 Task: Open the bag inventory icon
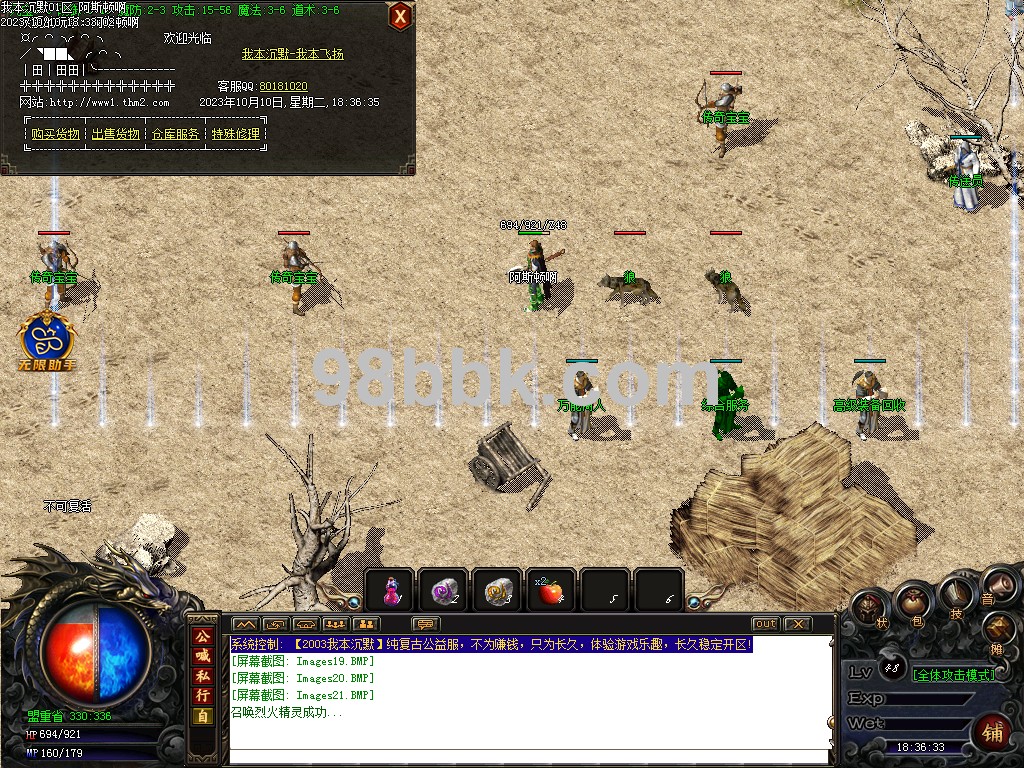coord(913,601)
